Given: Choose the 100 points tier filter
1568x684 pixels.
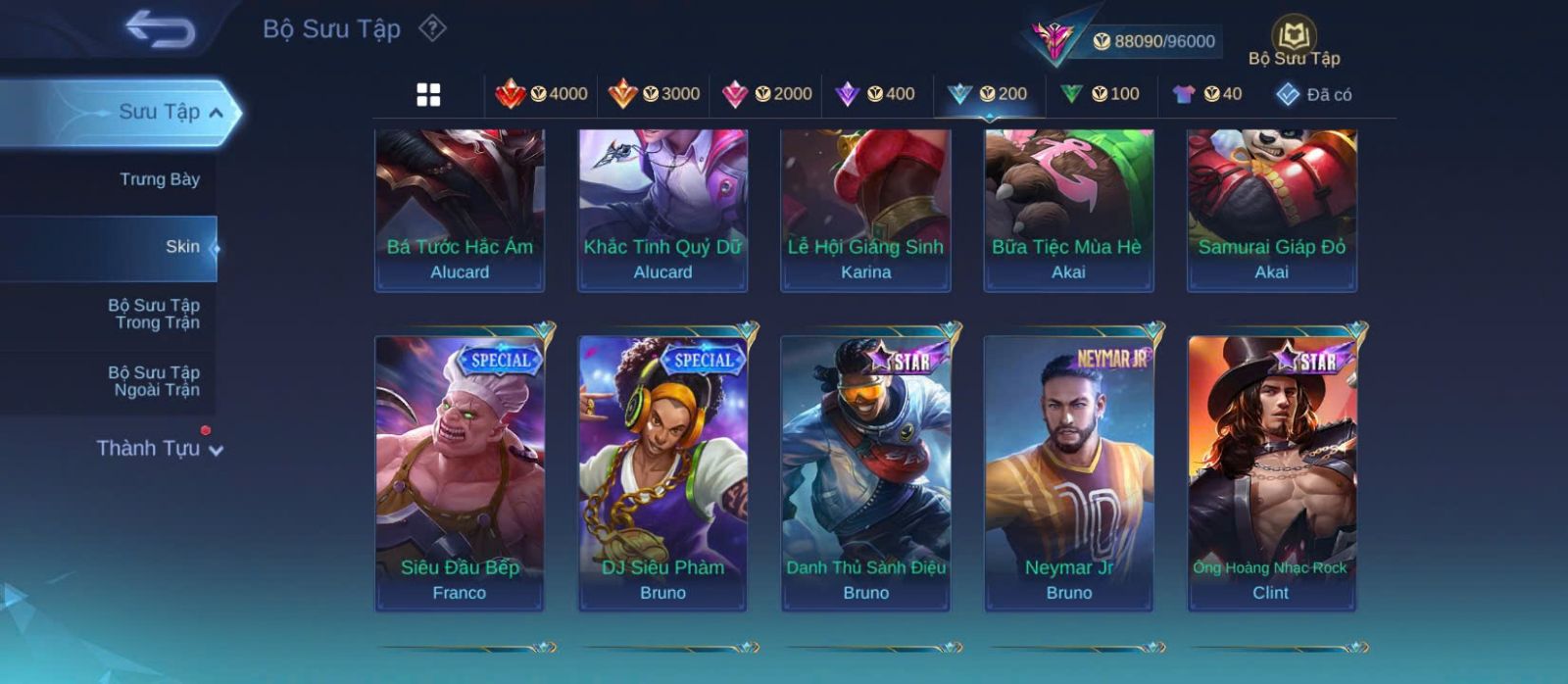Looking at the screenshot, I should click(x=1100, y=94).
